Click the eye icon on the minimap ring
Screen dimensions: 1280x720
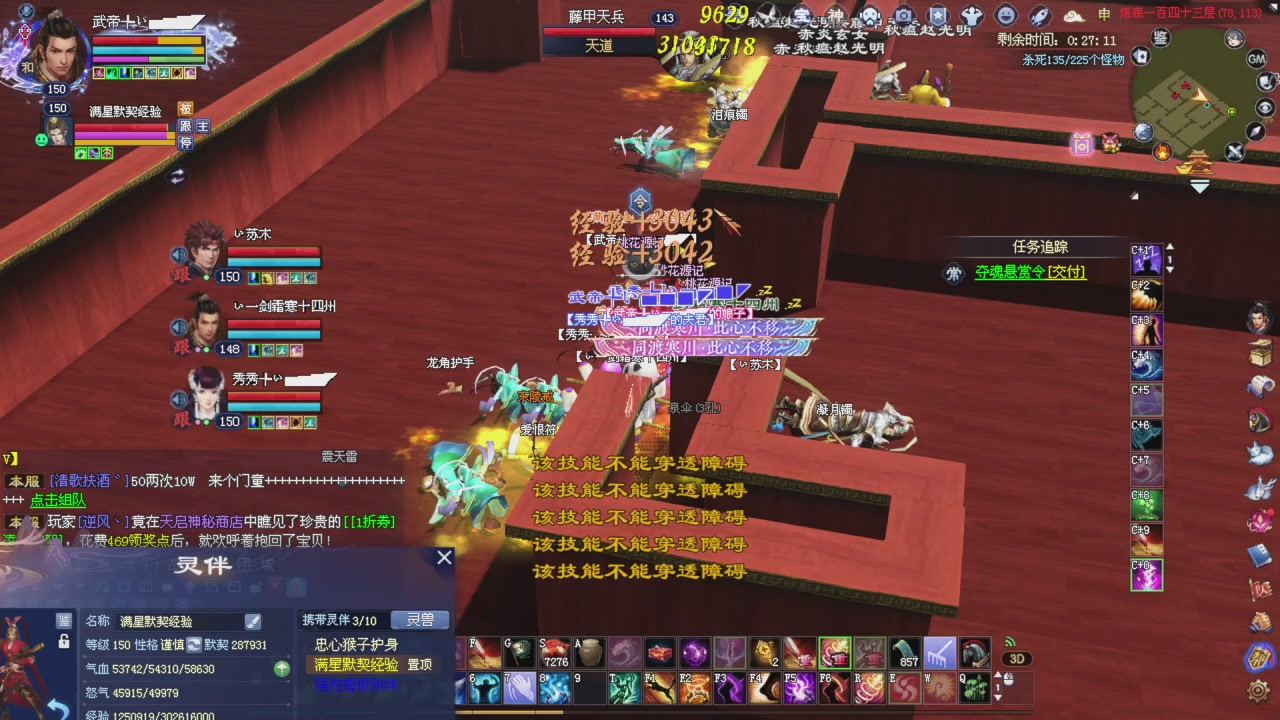tap(1263, 107)
